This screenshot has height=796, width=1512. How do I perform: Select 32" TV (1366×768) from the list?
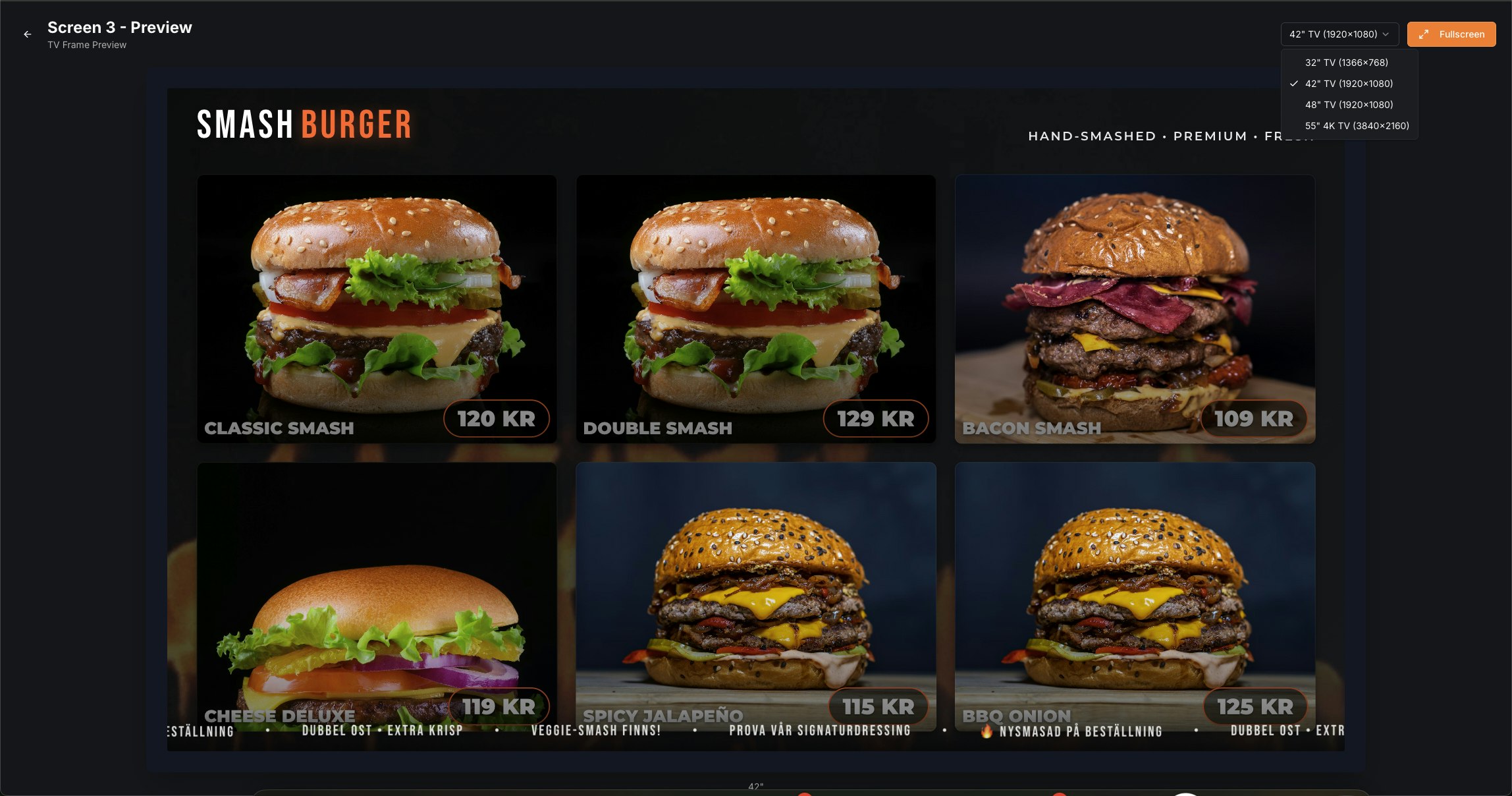click(1345, 63)
